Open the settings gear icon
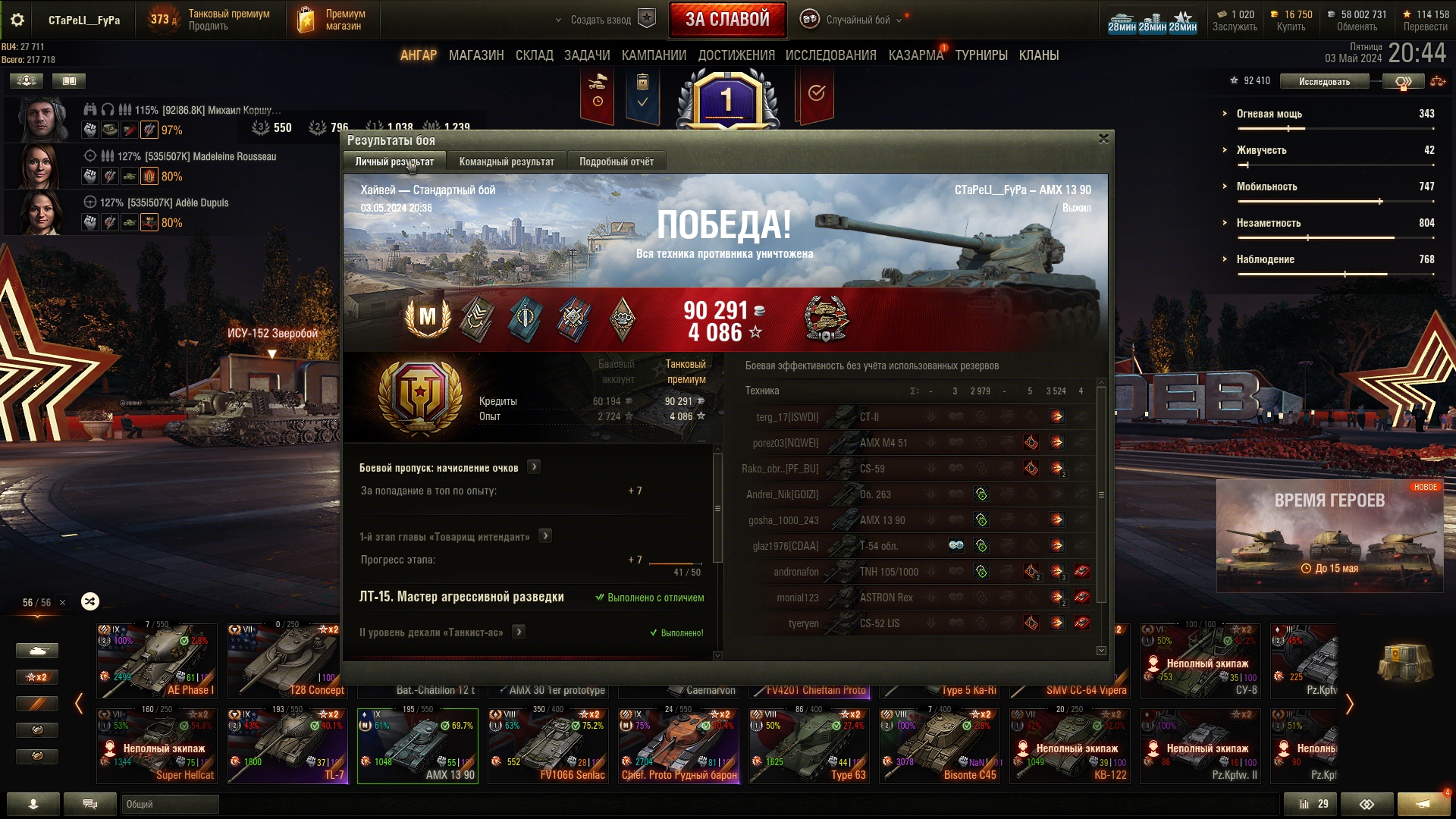1456x819 pixels. point(17,20)
